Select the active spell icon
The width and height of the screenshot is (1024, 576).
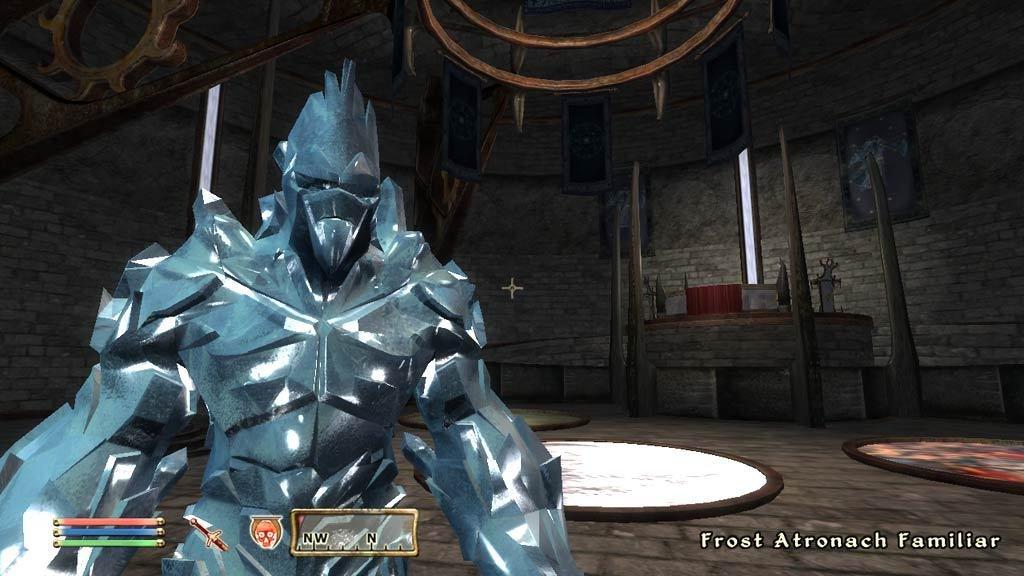tap(264, 531)
